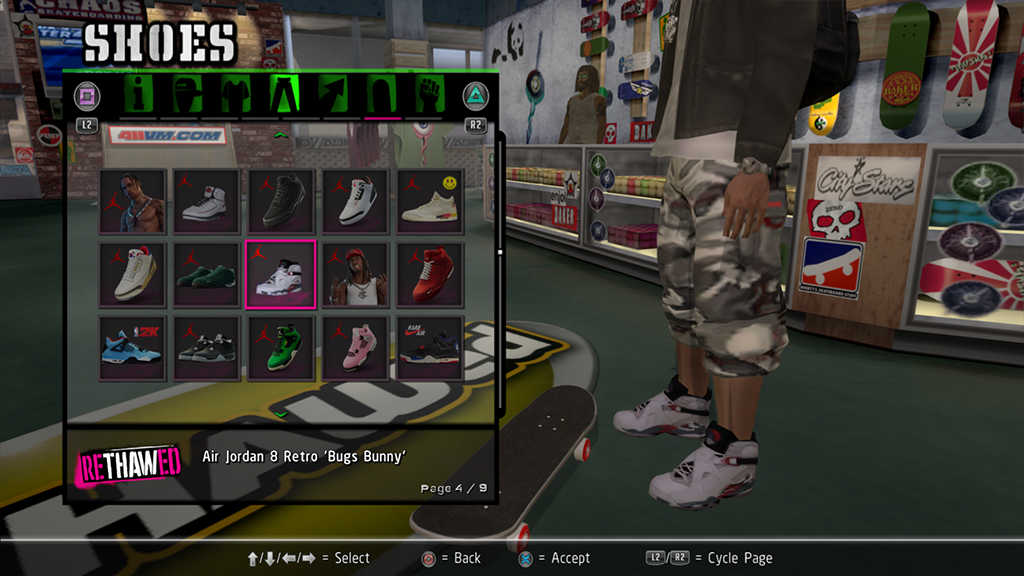
Task: Switch to the cap headwear tab
Action: click(187, 96)
